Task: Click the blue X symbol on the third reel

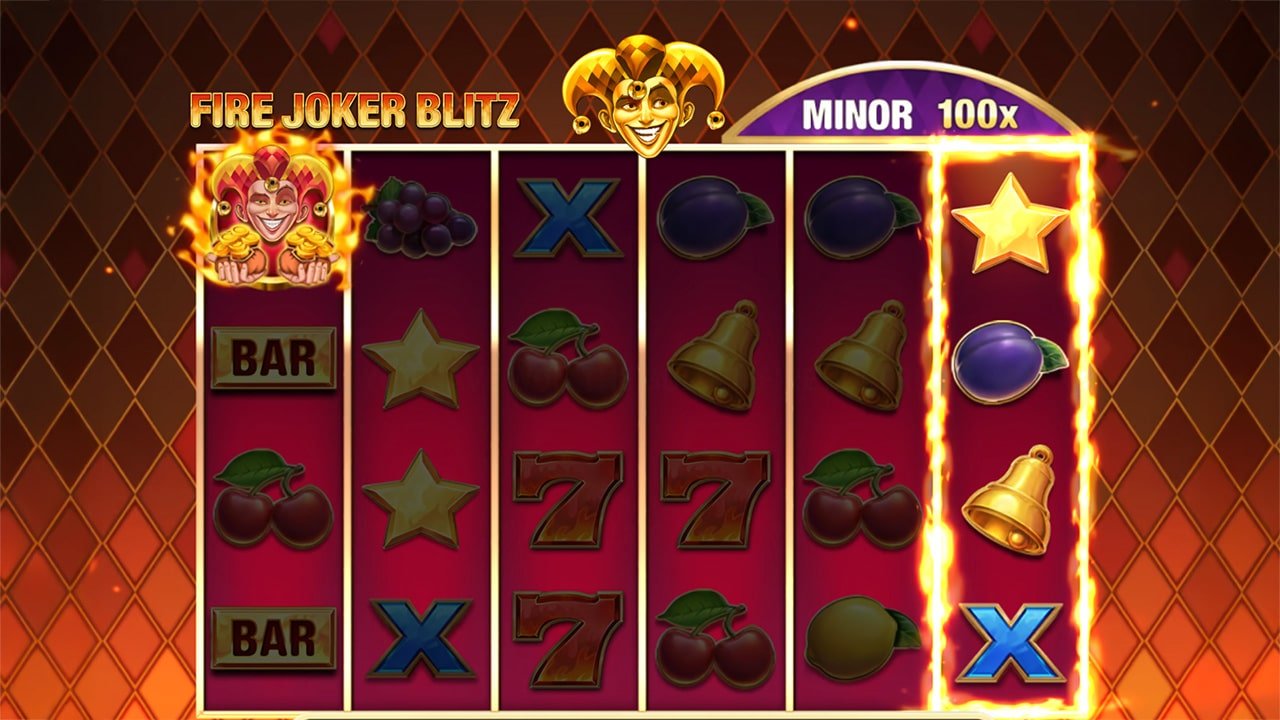Action: (x=565, y=222)
